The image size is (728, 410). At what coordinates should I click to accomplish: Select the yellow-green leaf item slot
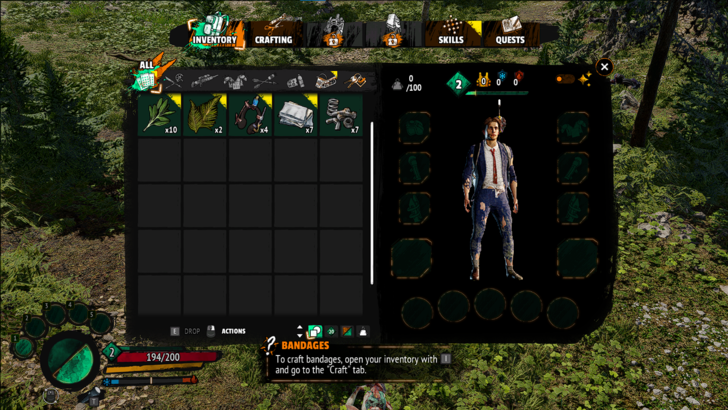click(x=205, y=115)
